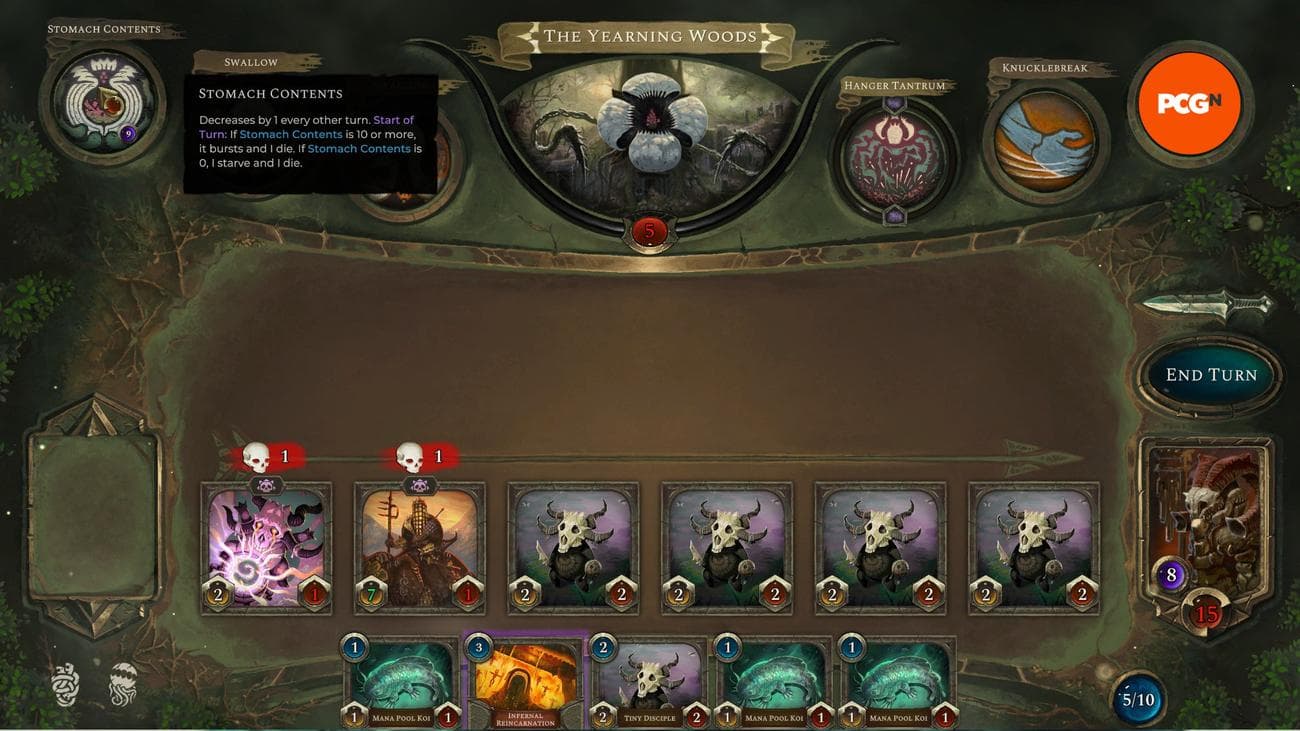View the Knucklebreak ability icon
This screenshot has height=731, width=1300.
[1045, 140]
